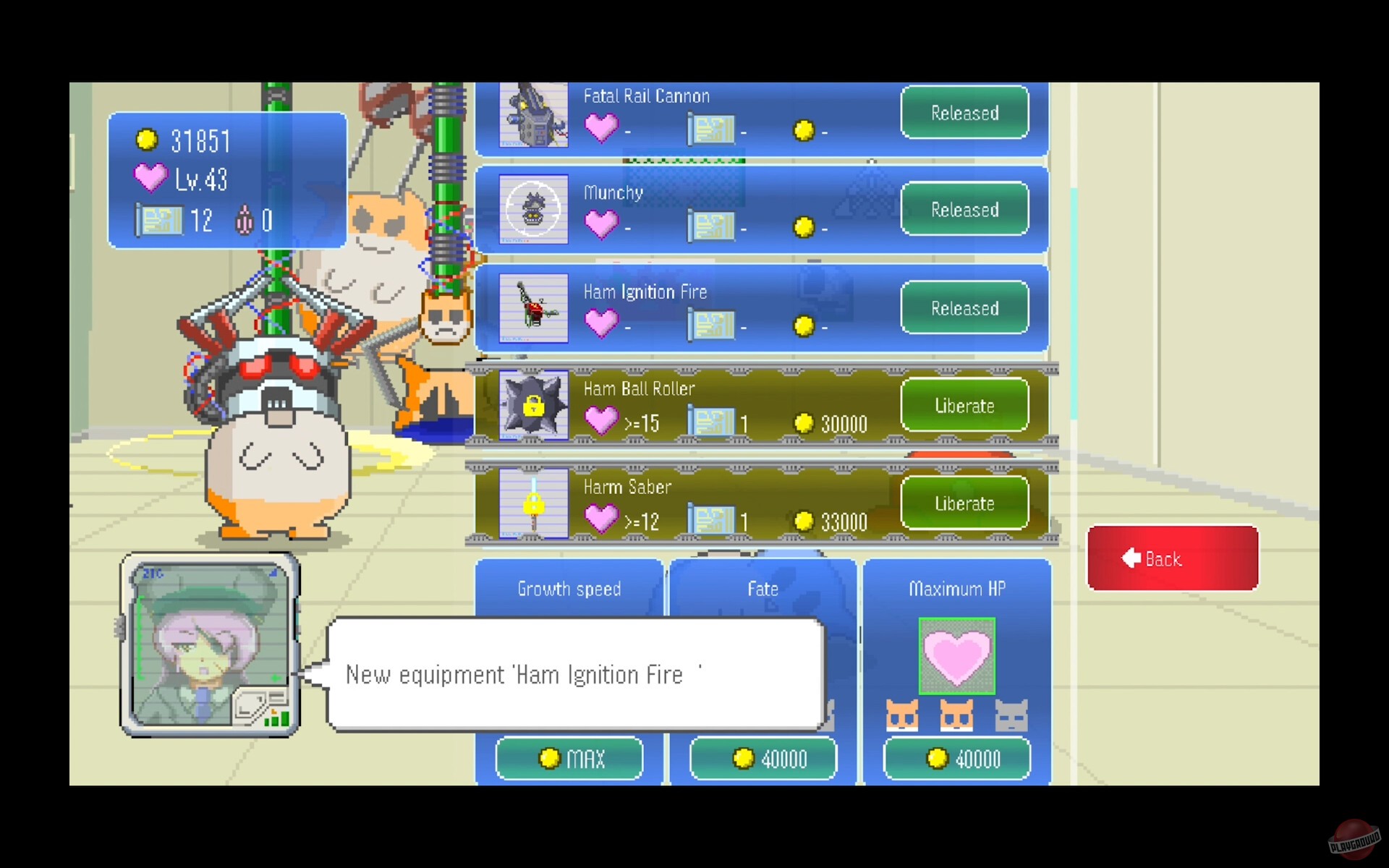This screenshot has width=1389, height=868.
Task: Click the pink heart icon next to Lv.43
Action: tap(150, 179)
